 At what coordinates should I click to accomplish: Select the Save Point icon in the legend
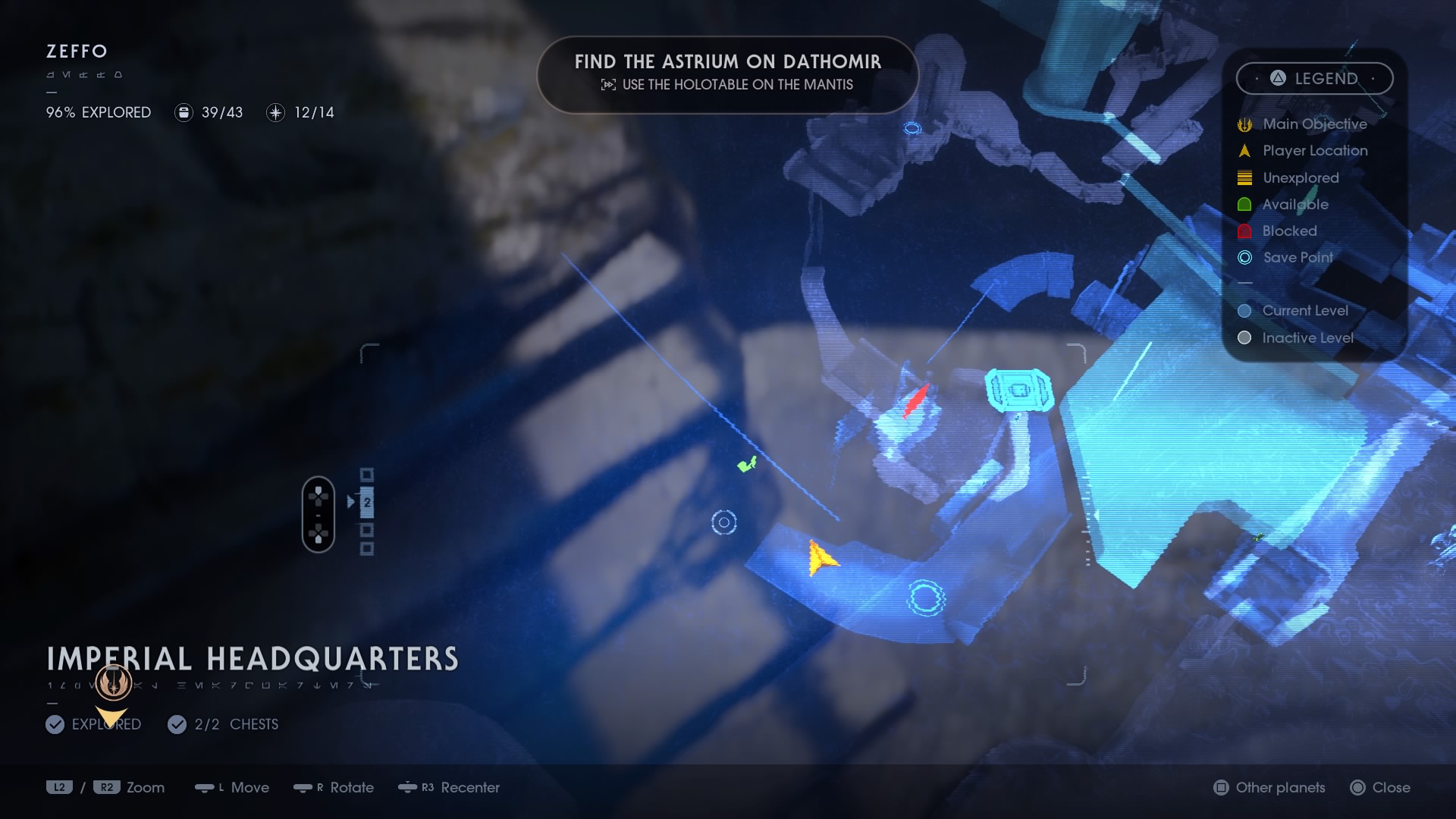tap(1244, 258)
